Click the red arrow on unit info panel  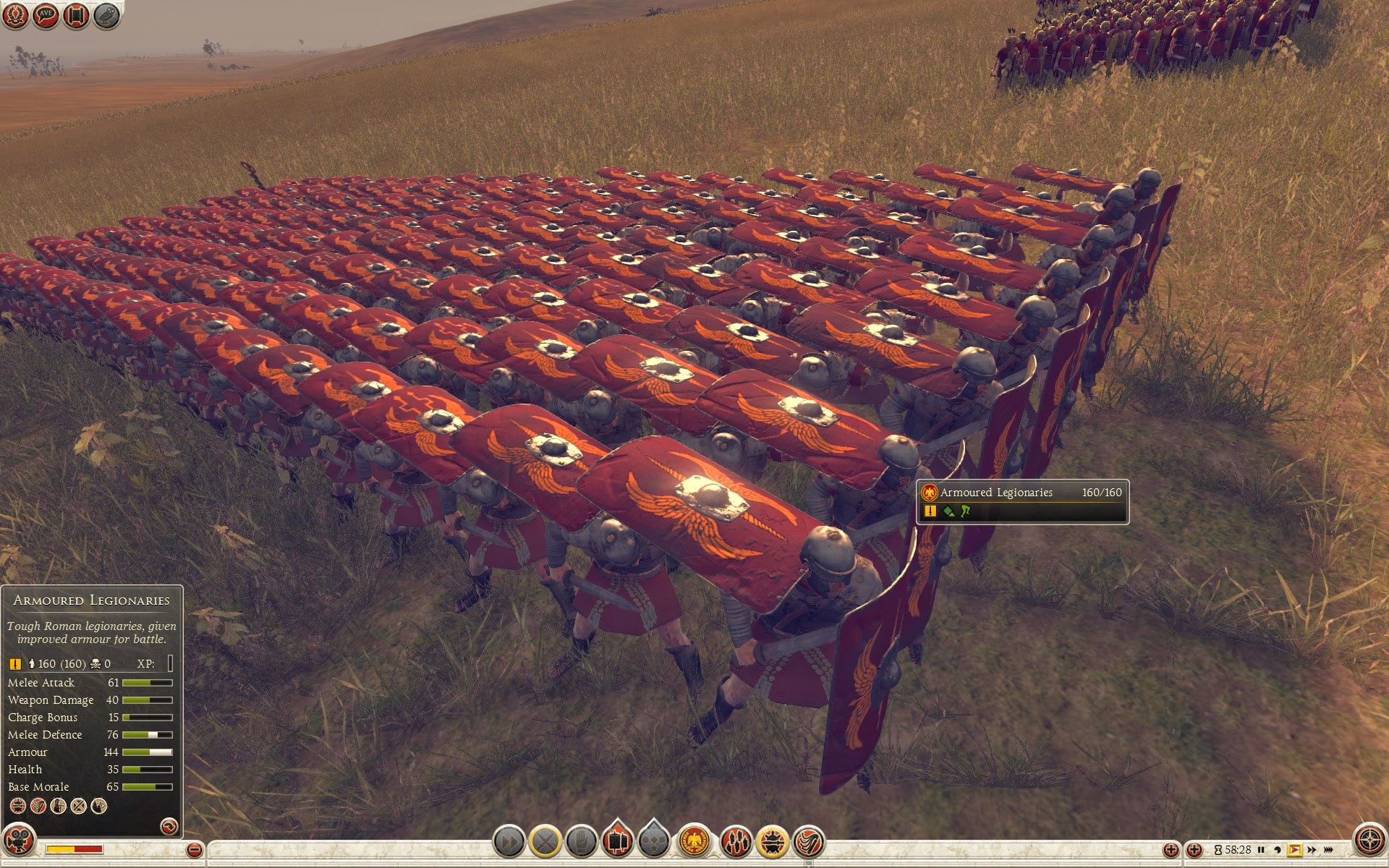click(x=169, y=825)
